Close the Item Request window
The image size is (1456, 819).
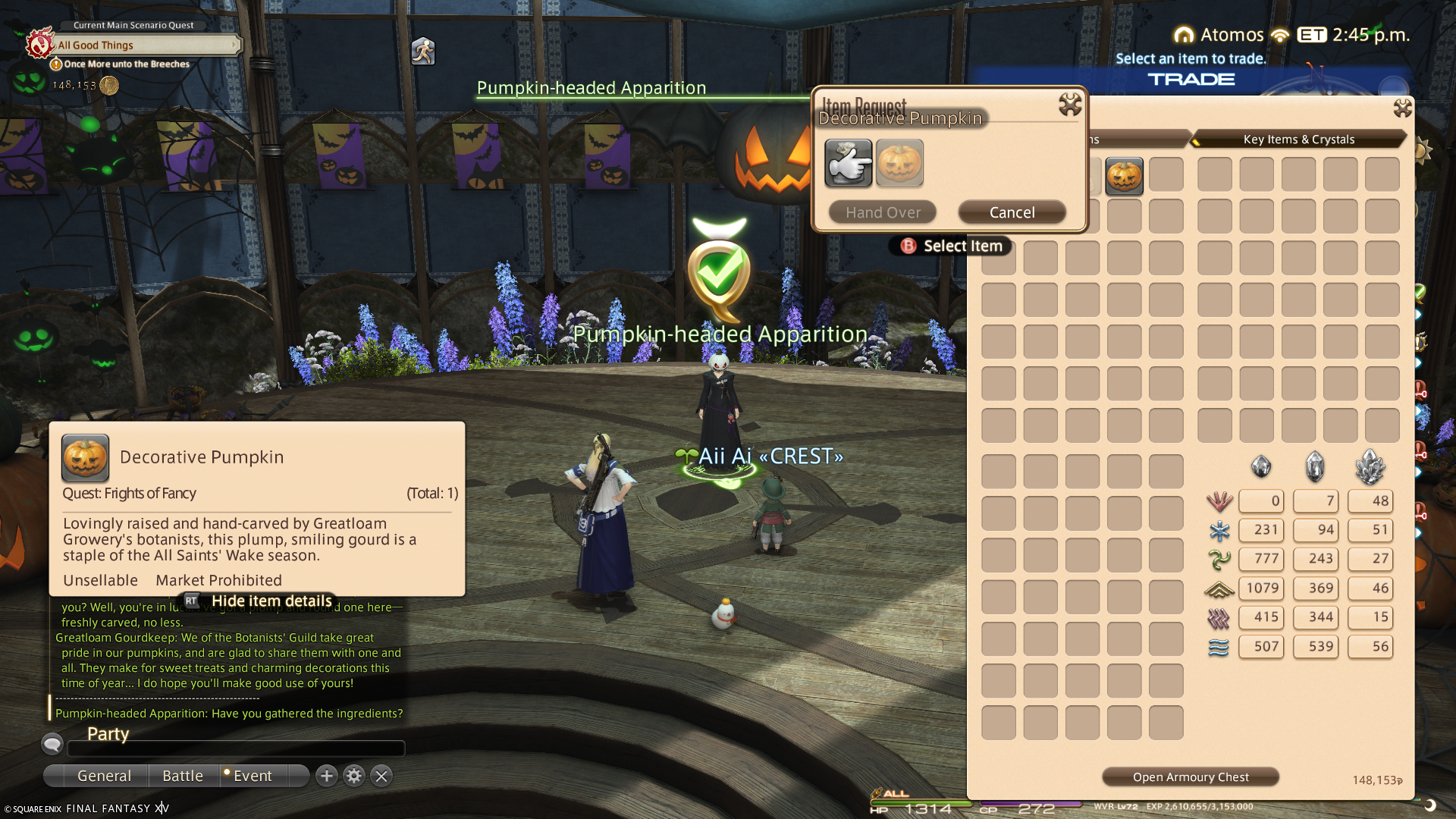(x=1070, y=105)
